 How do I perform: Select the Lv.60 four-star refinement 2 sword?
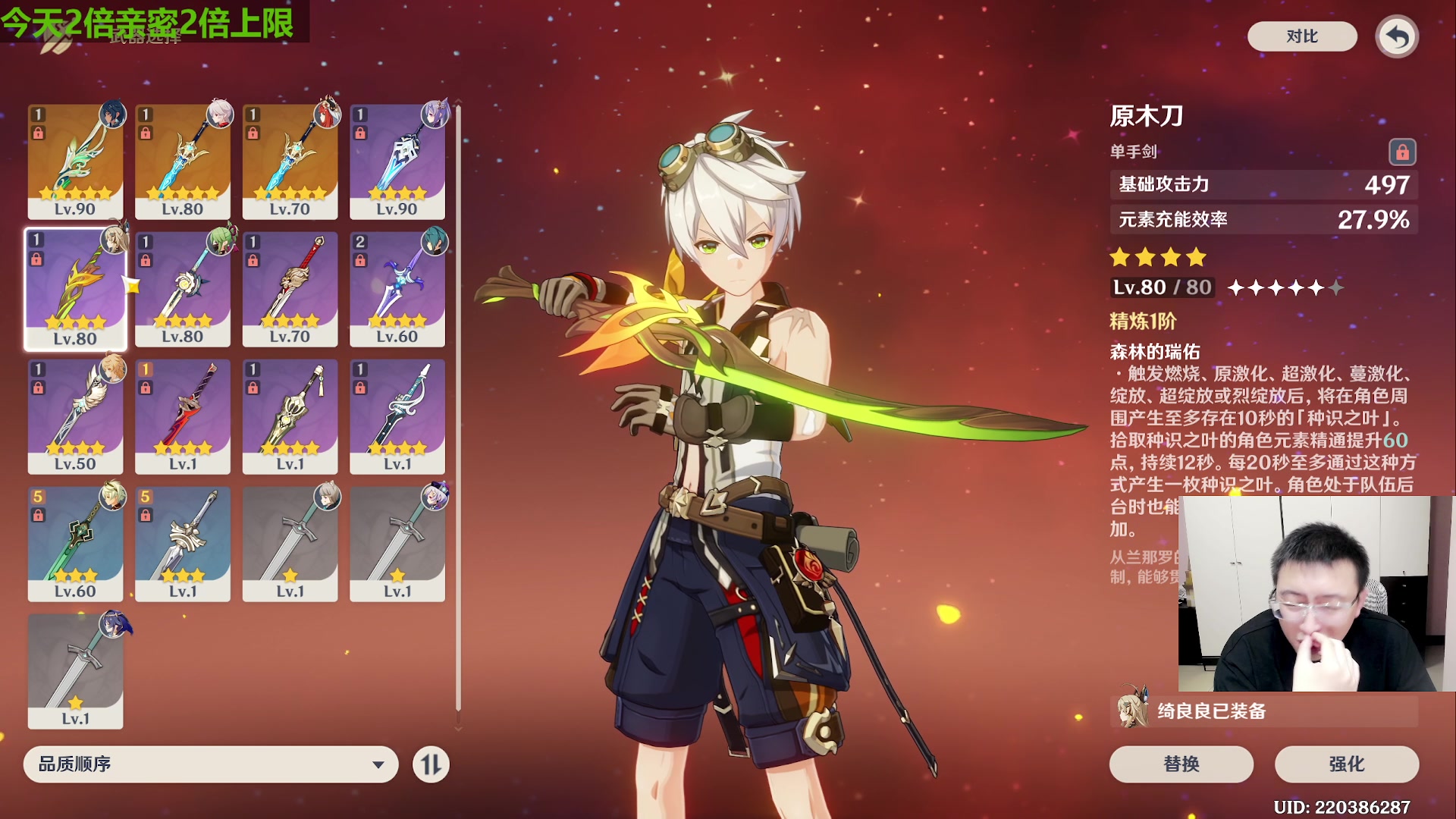(397, 288)
